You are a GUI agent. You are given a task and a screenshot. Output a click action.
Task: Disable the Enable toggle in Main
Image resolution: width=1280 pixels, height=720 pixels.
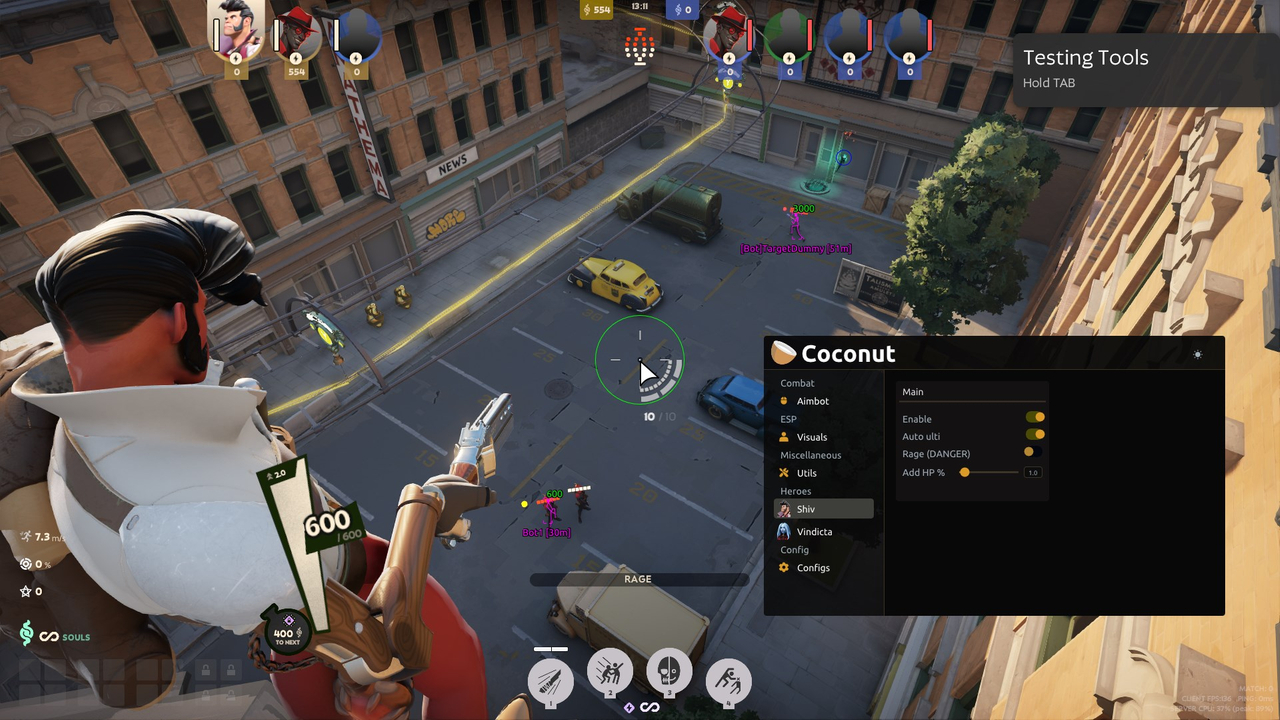(1035, 417)
